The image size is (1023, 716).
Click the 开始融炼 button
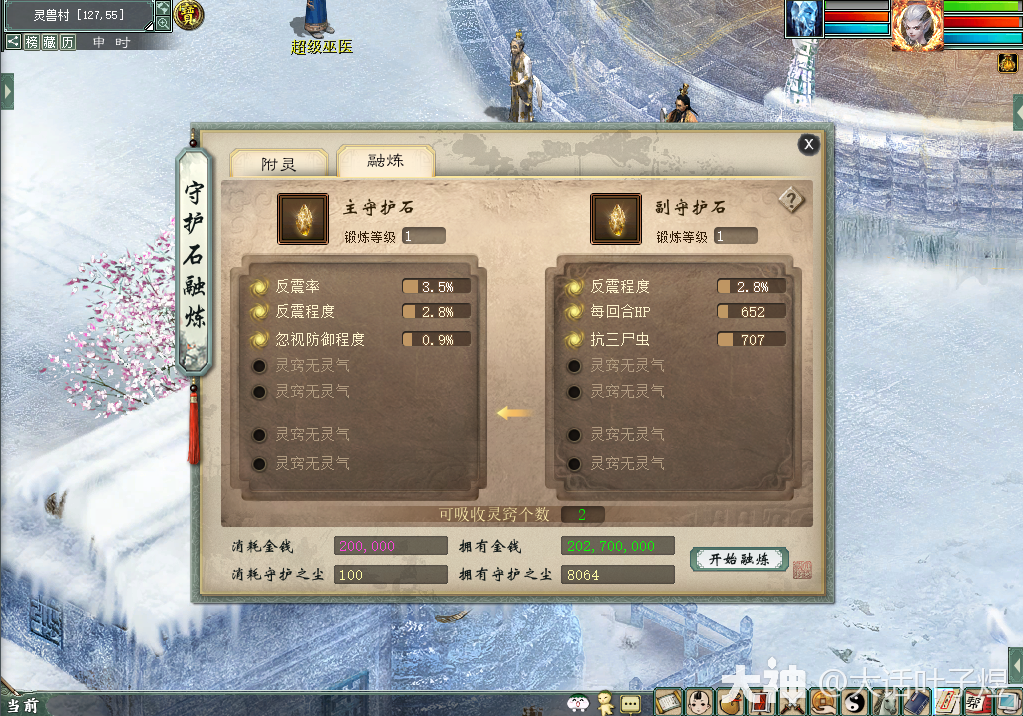(739, 559)
